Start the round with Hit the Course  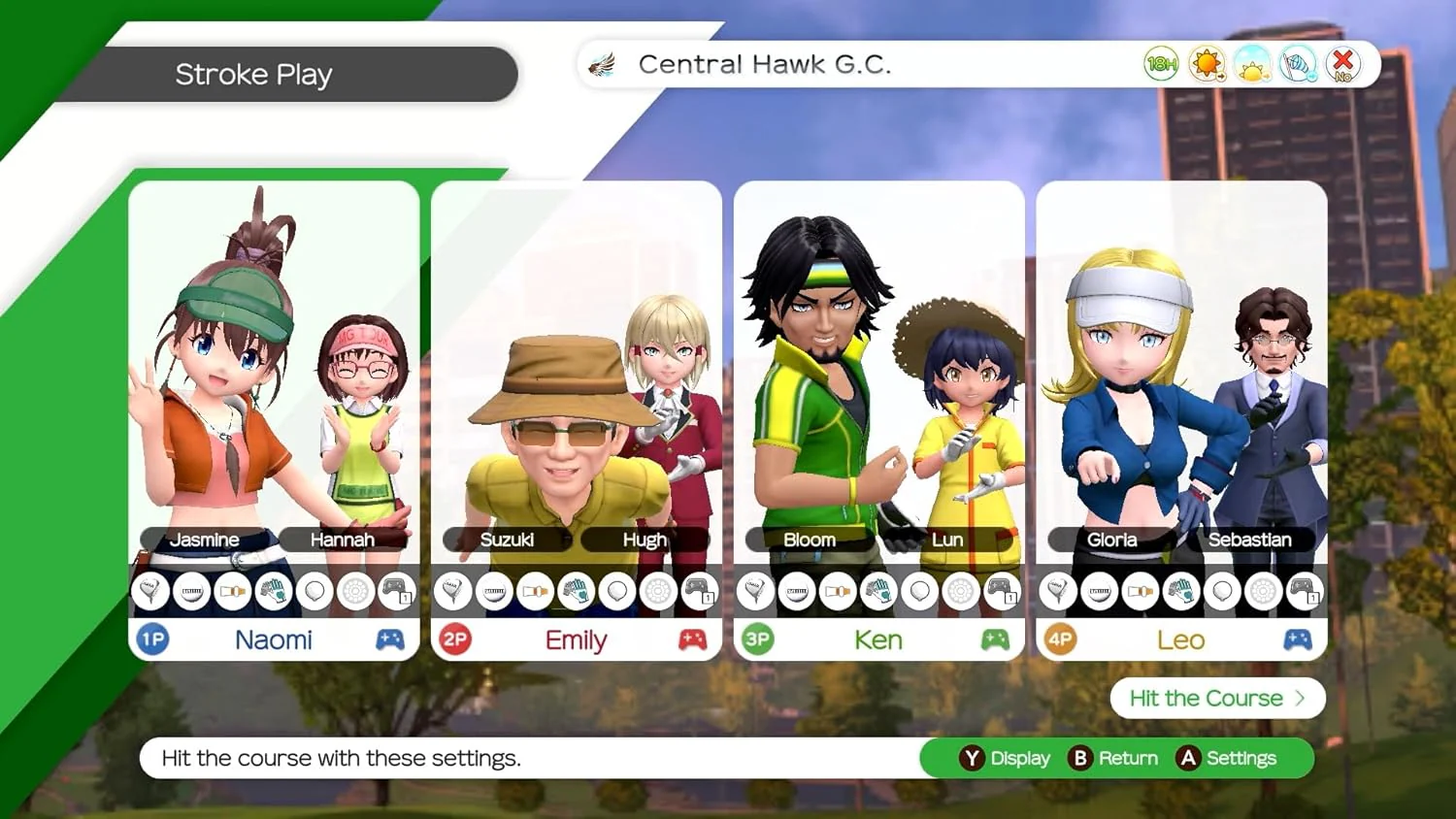pos(1217,699)
